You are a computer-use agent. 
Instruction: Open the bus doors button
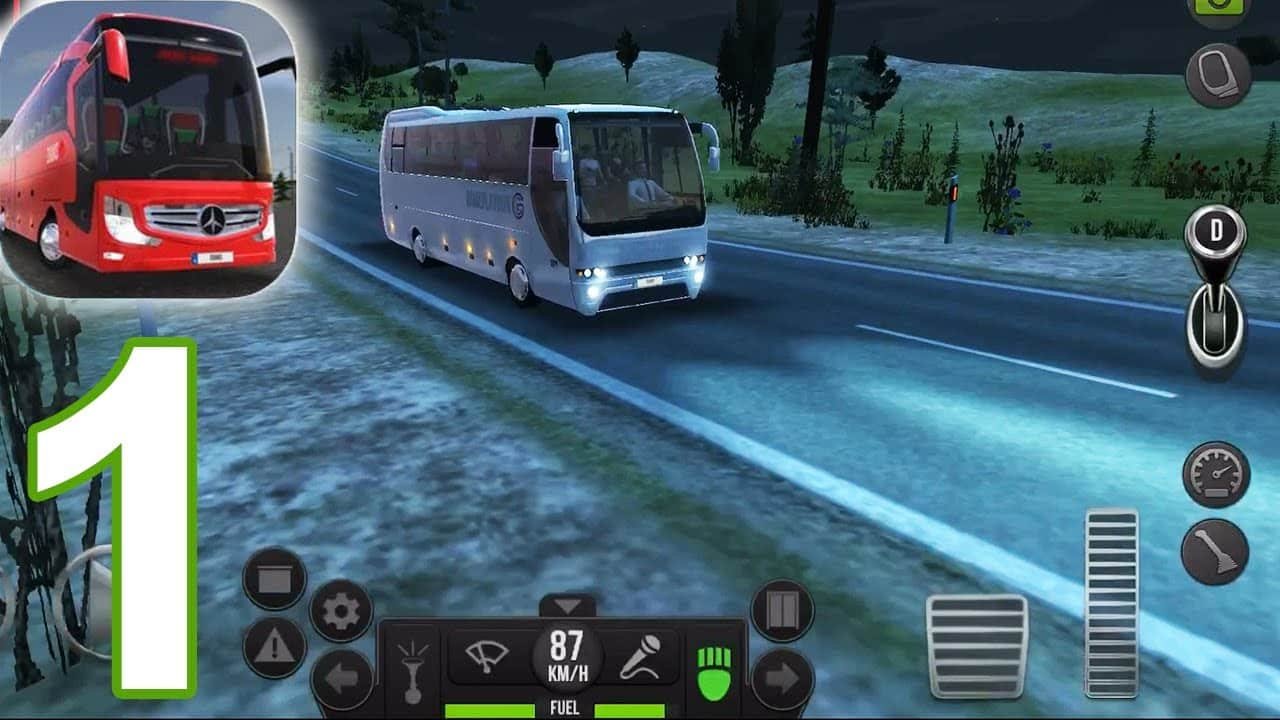click(x=782, y=611)
